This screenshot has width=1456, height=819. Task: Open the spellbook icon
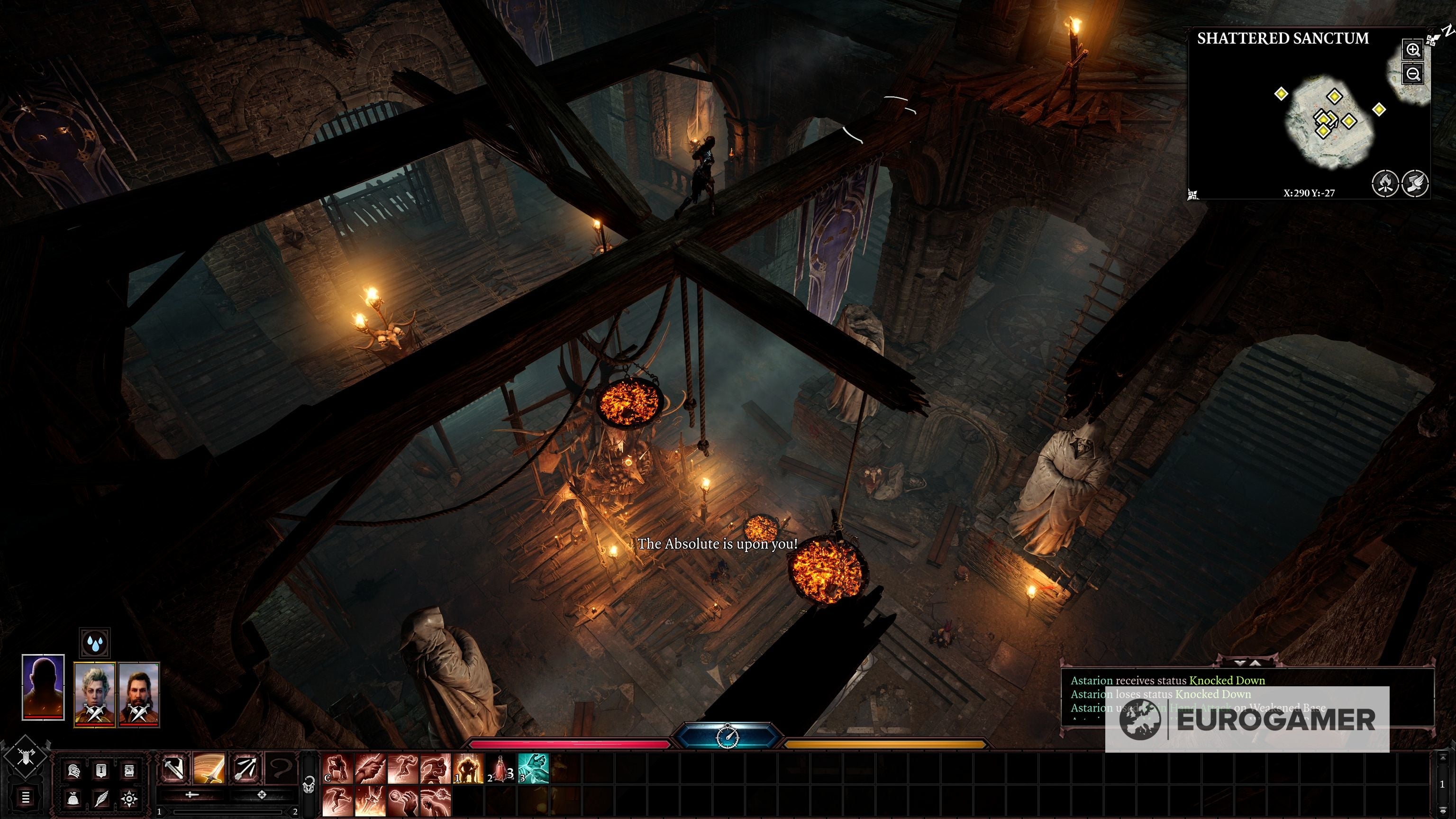[x=129, y=770]
